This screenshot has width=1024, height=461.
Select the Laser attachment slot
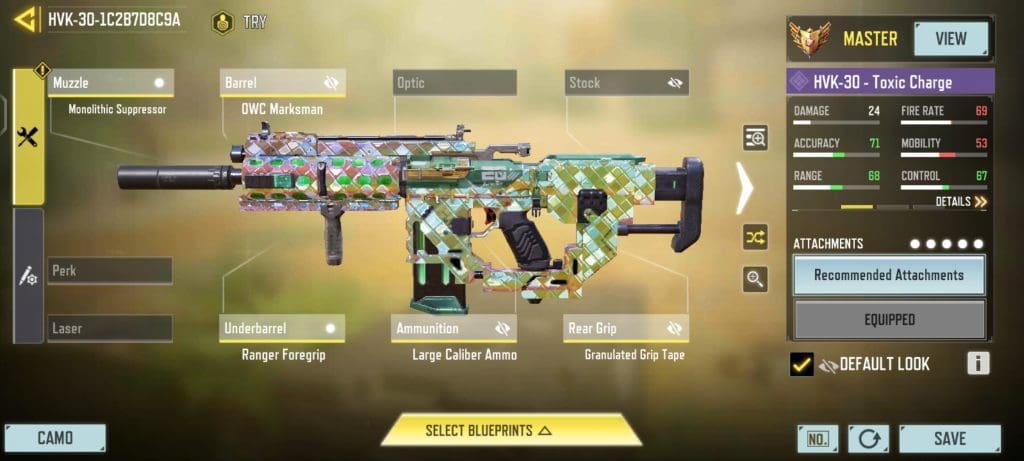(110, 328)
